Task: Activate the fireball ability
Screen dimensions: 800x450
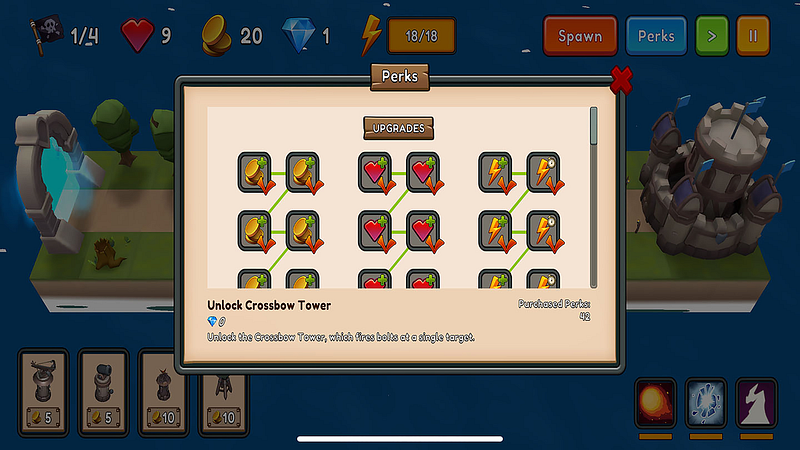Action: click(x=655, y=402)
